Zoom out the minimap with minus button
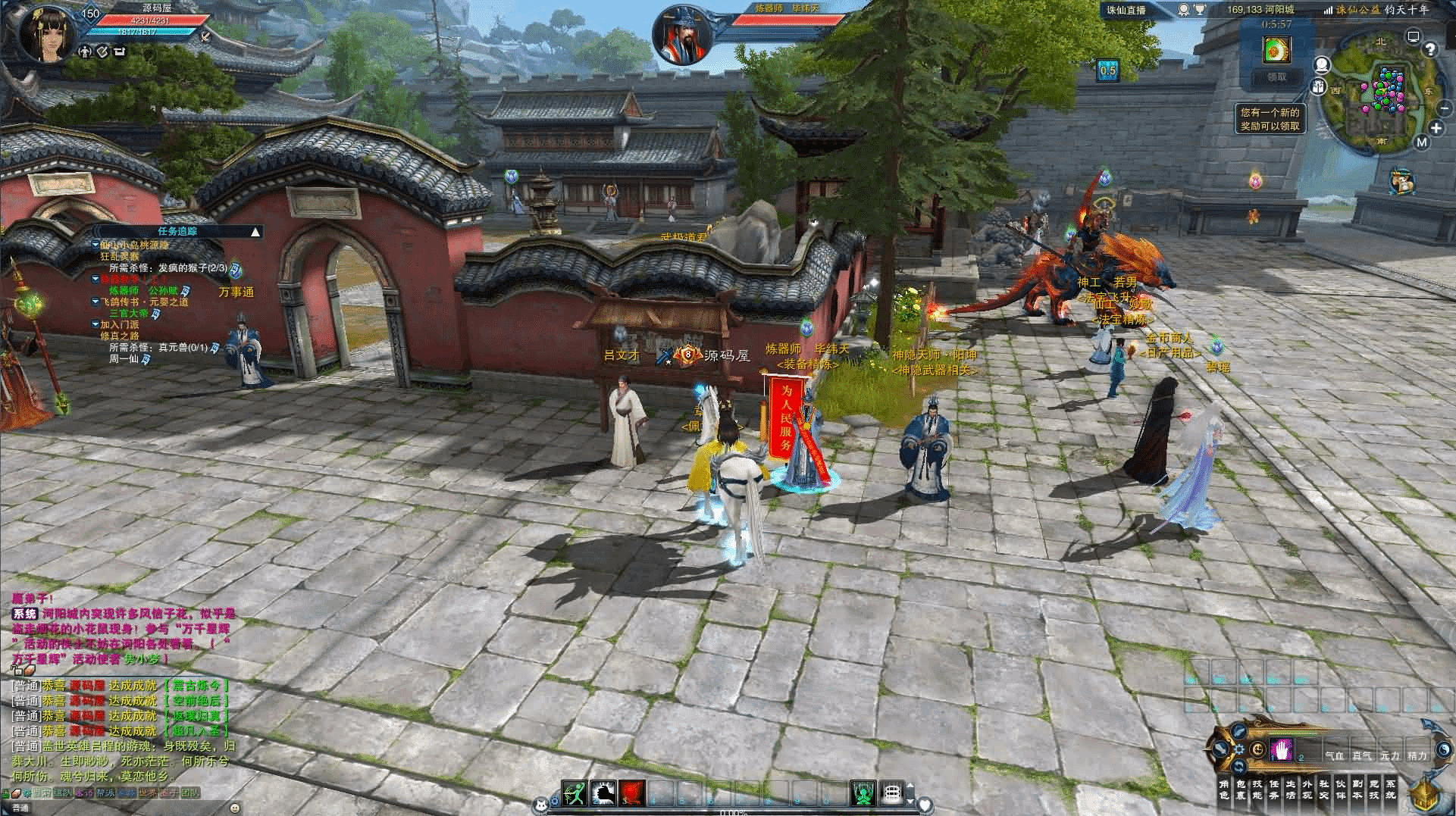 click(x=1443, y=108)
